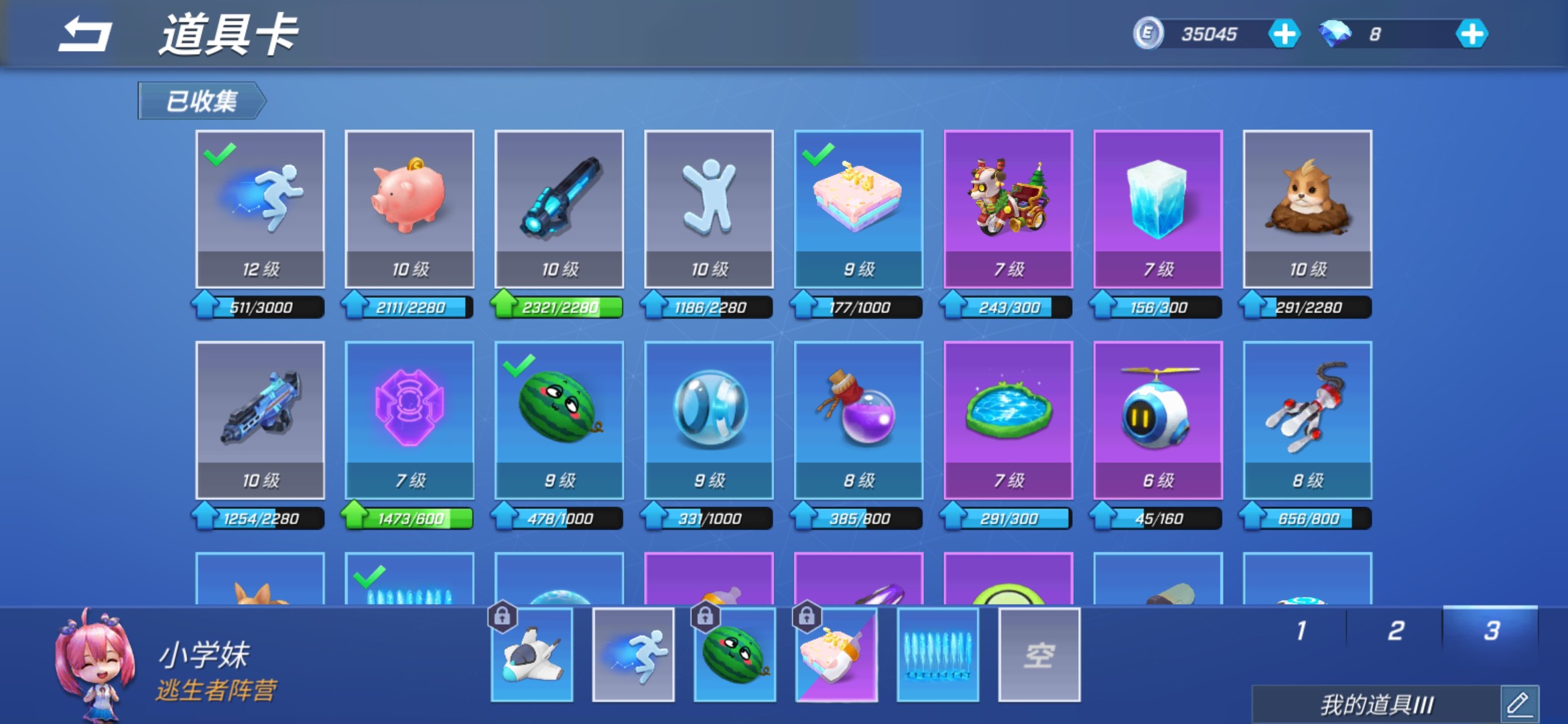Screen dimensions: 1568x724
Task: Choose the jumping figure item card
Action: click(x=709, y=208)
